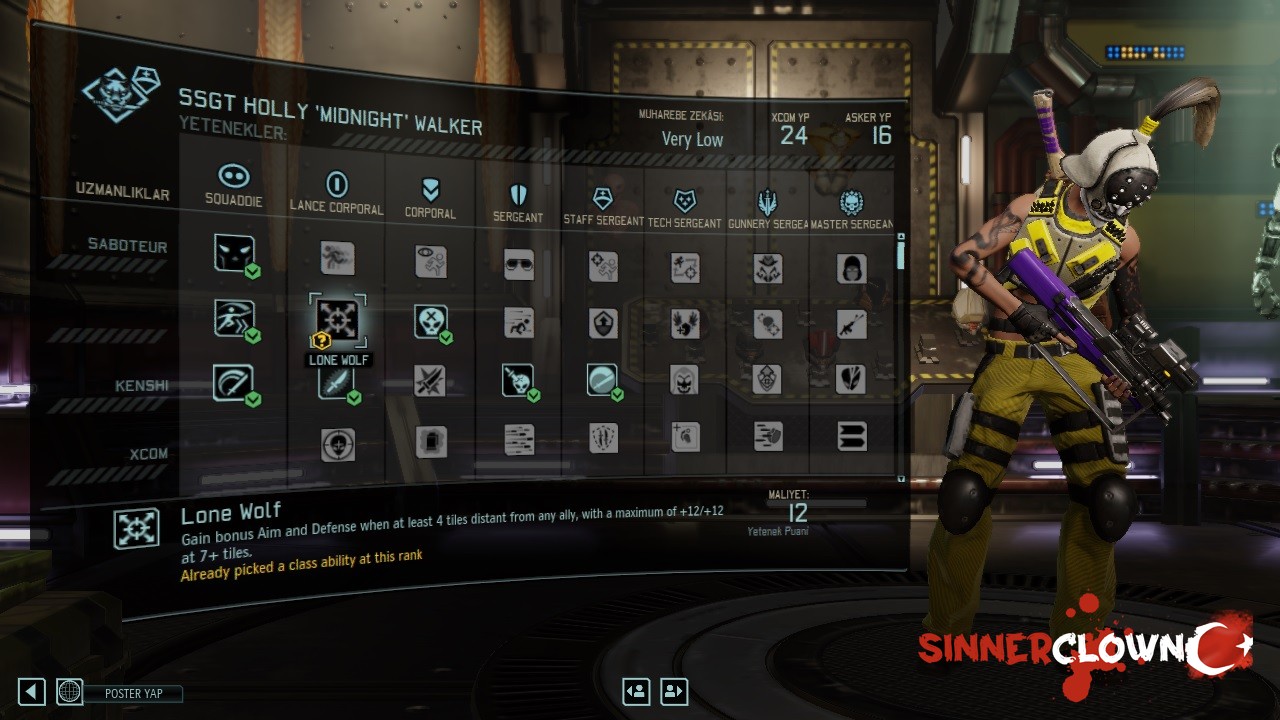Choose the battery icon XCOM ability
Image resolution: width=1280 pixels, height=720 pixels.
(430, 441)
